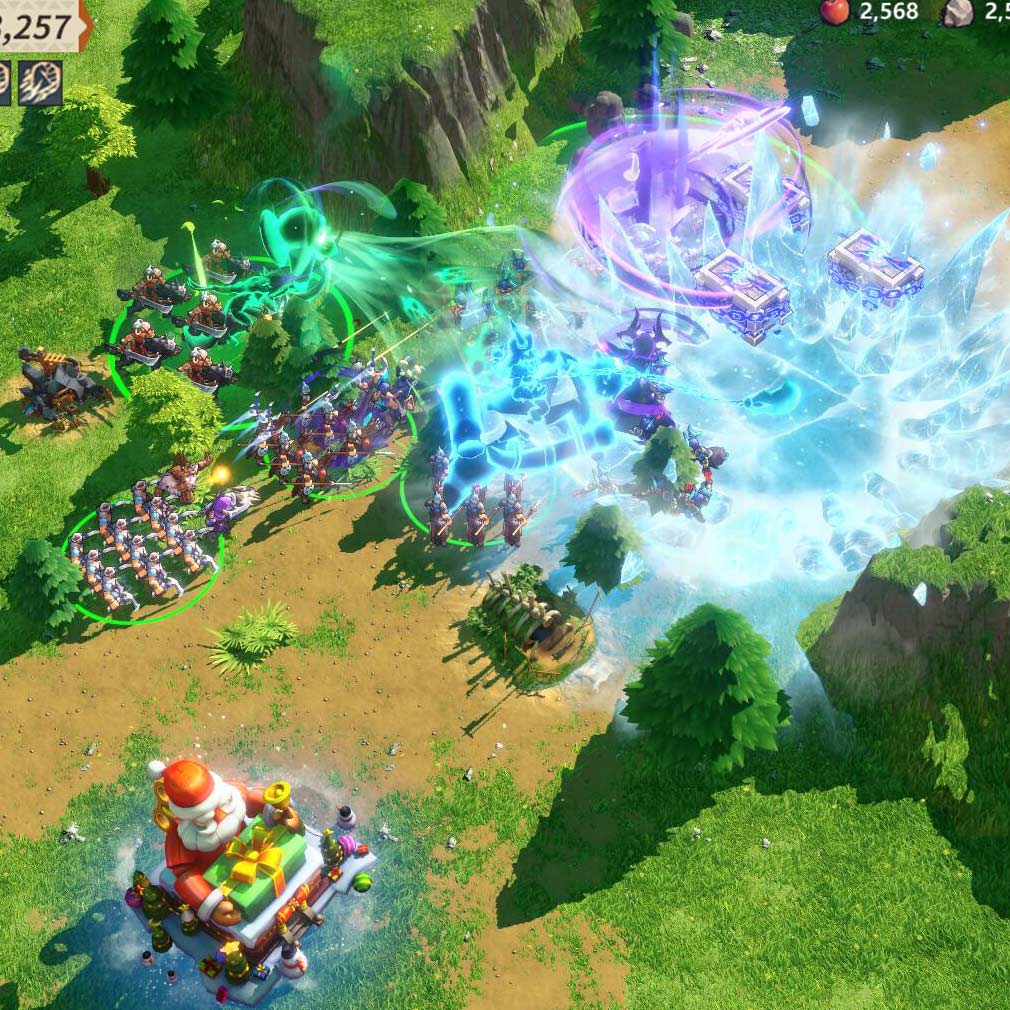Click the fist-strike buff icon
1010x1010 pixels.
(40, 83)
